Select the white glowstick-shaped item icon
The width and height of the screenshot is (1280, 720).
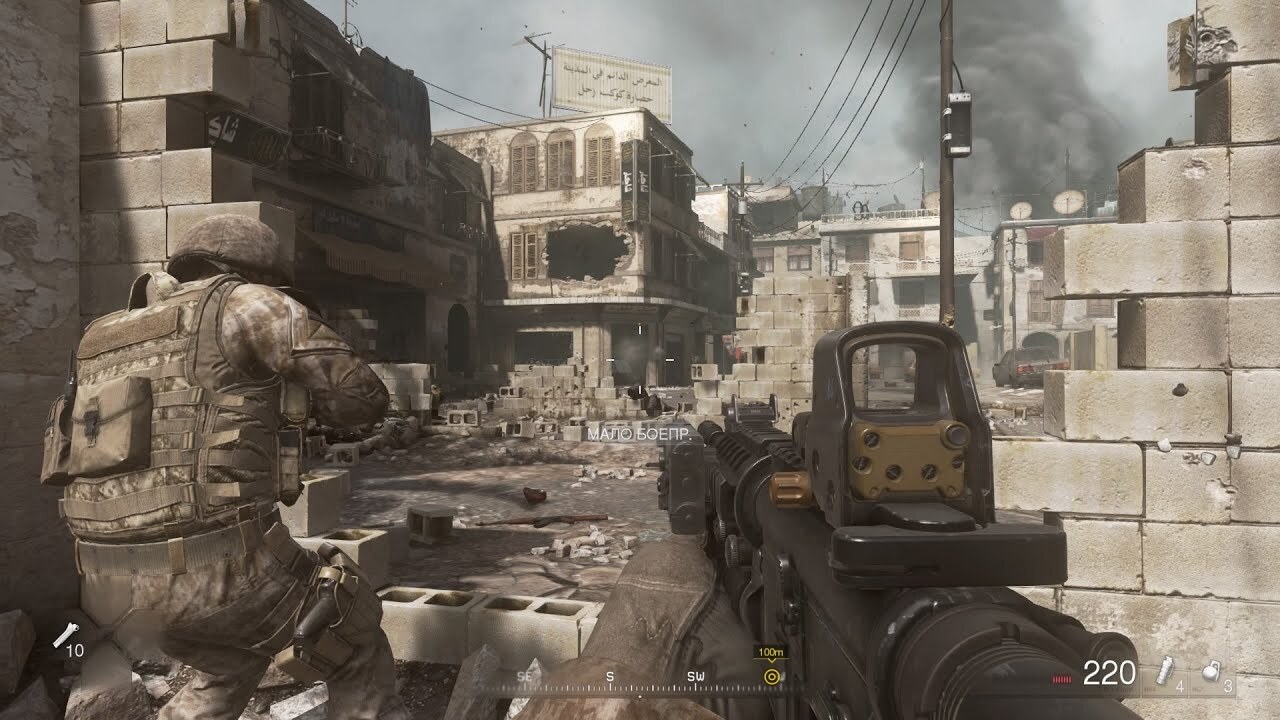67,633
